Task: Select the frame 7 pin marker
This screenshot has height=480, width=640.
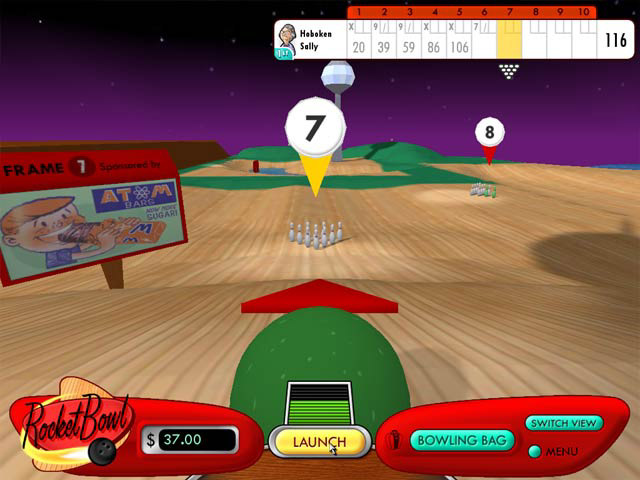Action: [x=315, y=129]
